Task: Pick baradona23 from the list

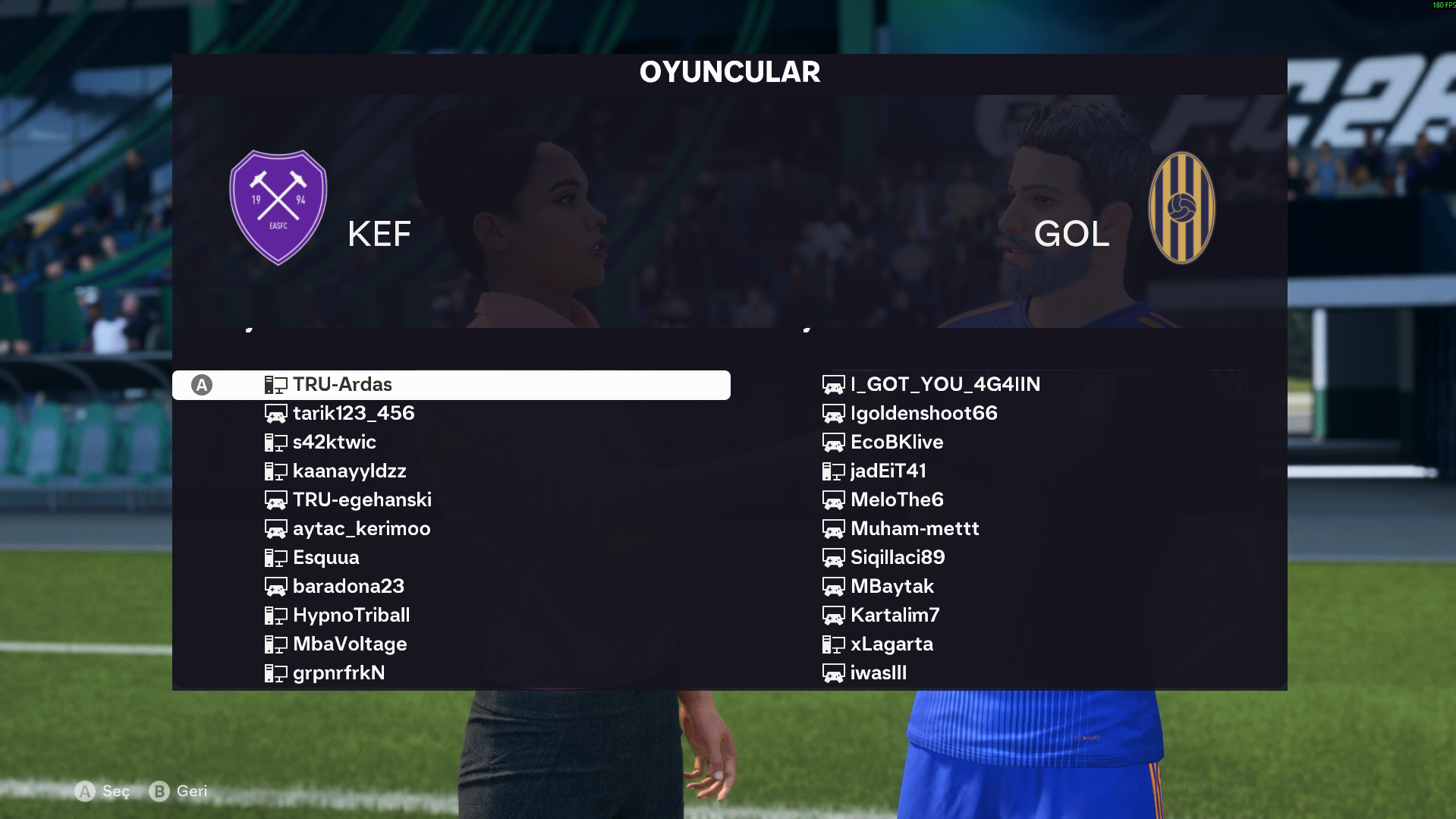Action: (348, 587)
